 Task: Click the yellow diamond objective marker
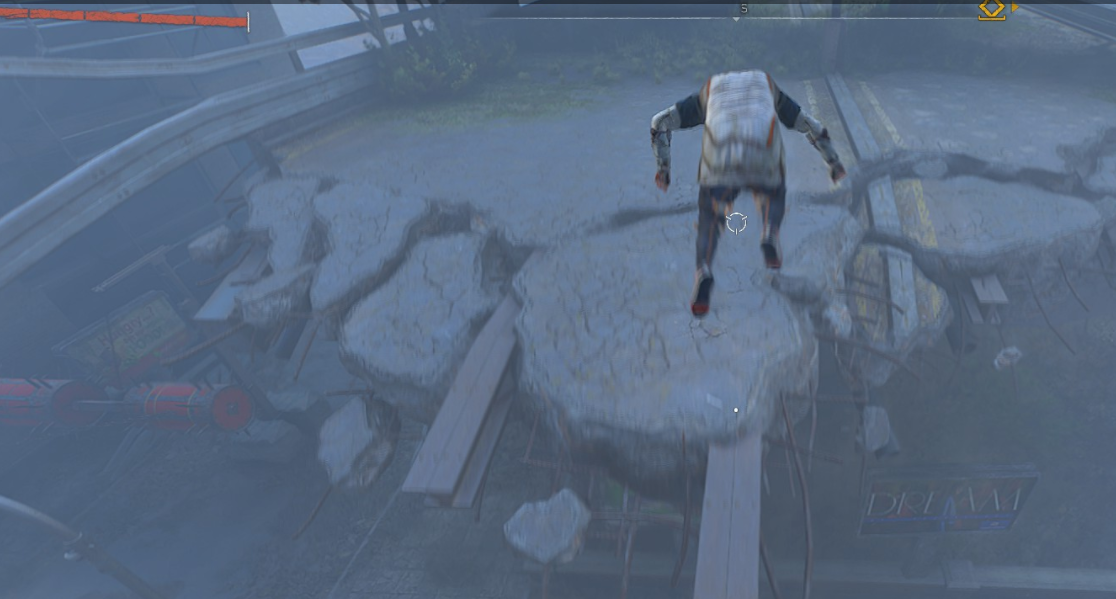pos(991,9)
